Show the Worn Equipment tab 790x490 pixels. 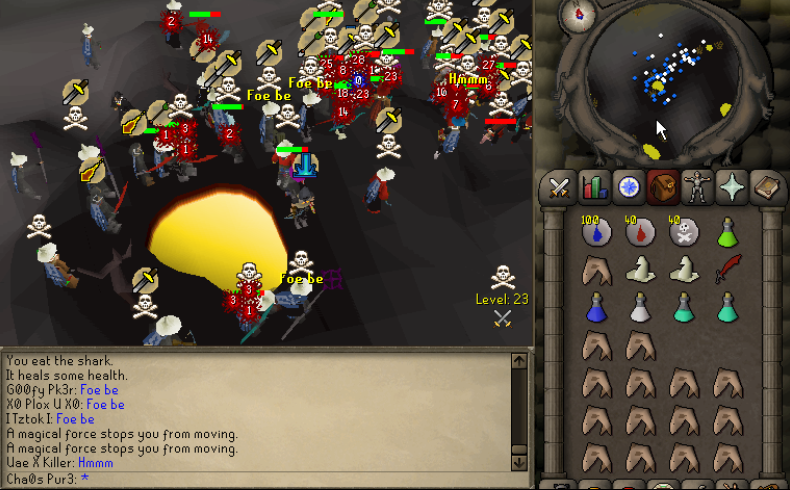[x=701, y=188]
